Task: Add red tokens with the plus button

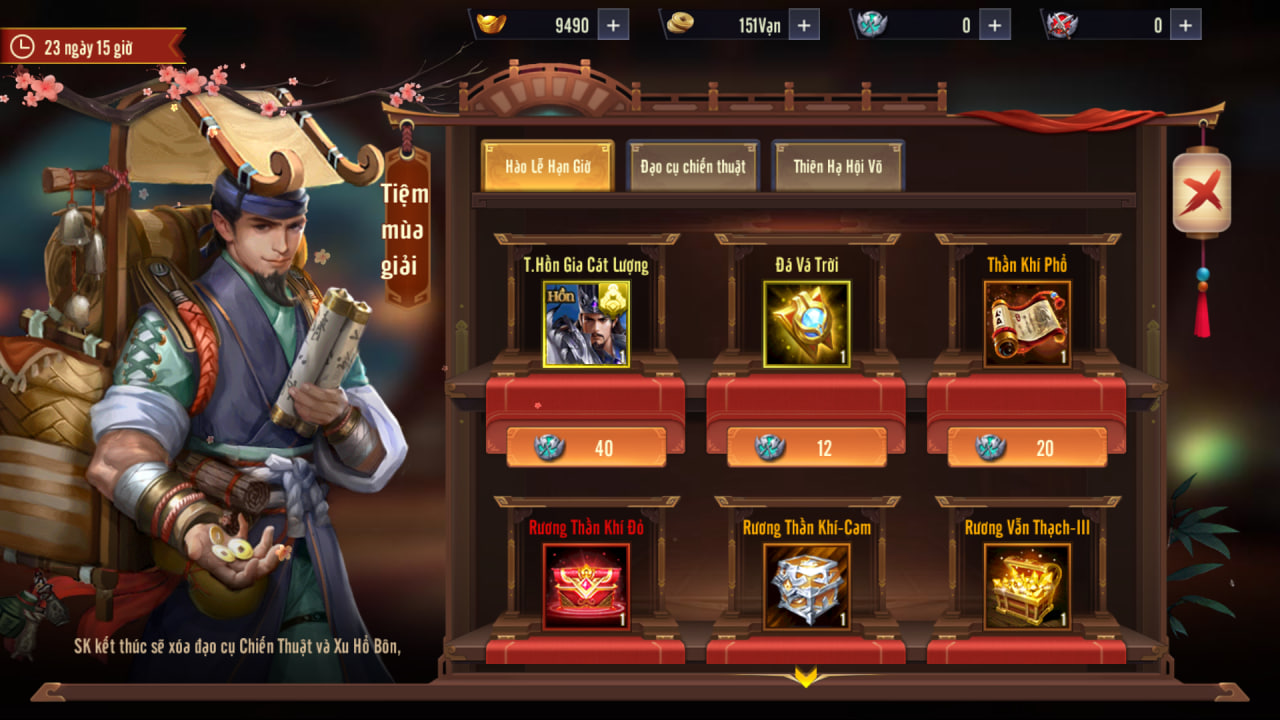Action: pos(1185,25)
